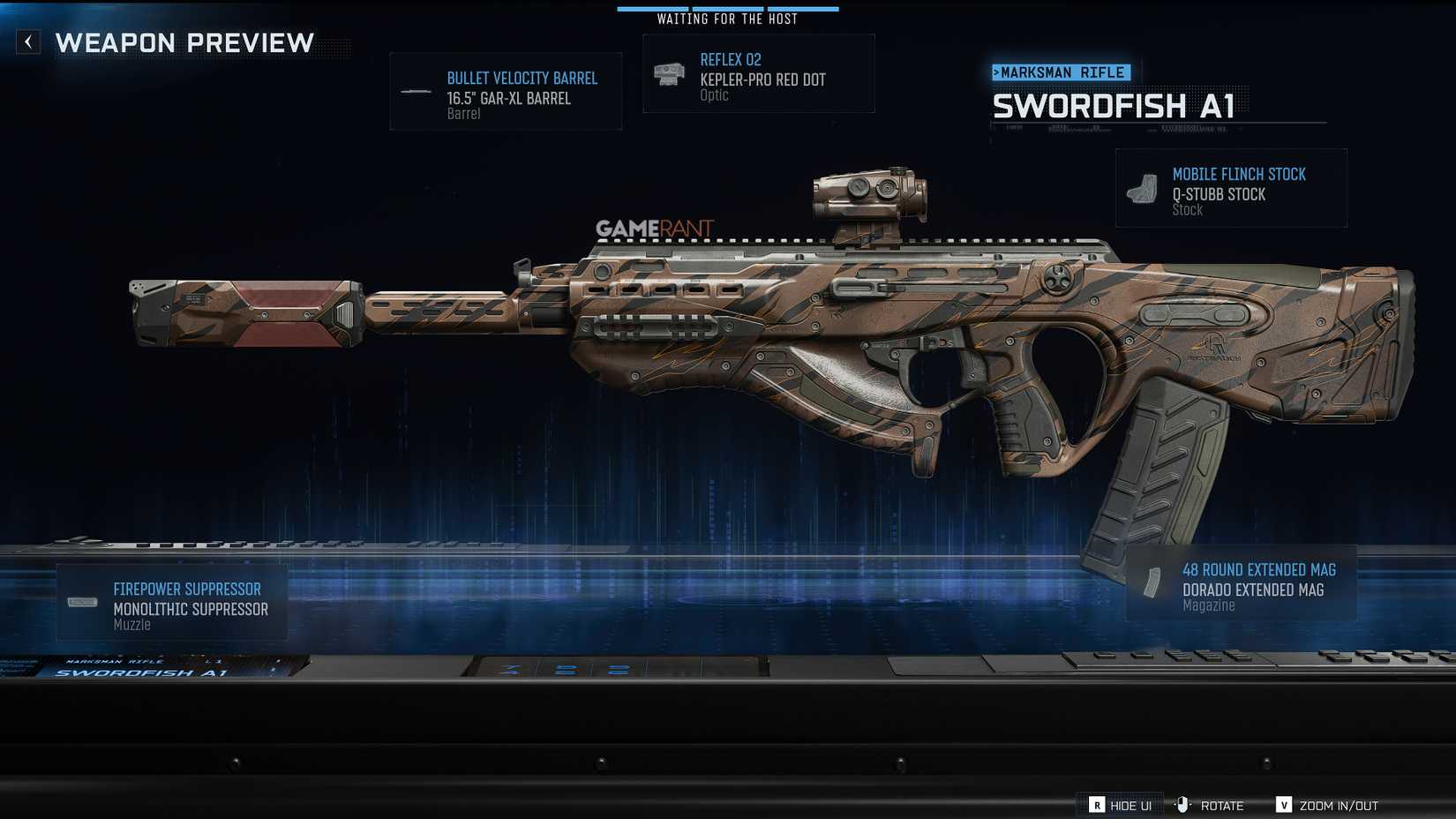This screenshot has width=1456, height=819.
Task: Click the Kepler-Pro Red Dot optic icon
Action: point(669,74)
